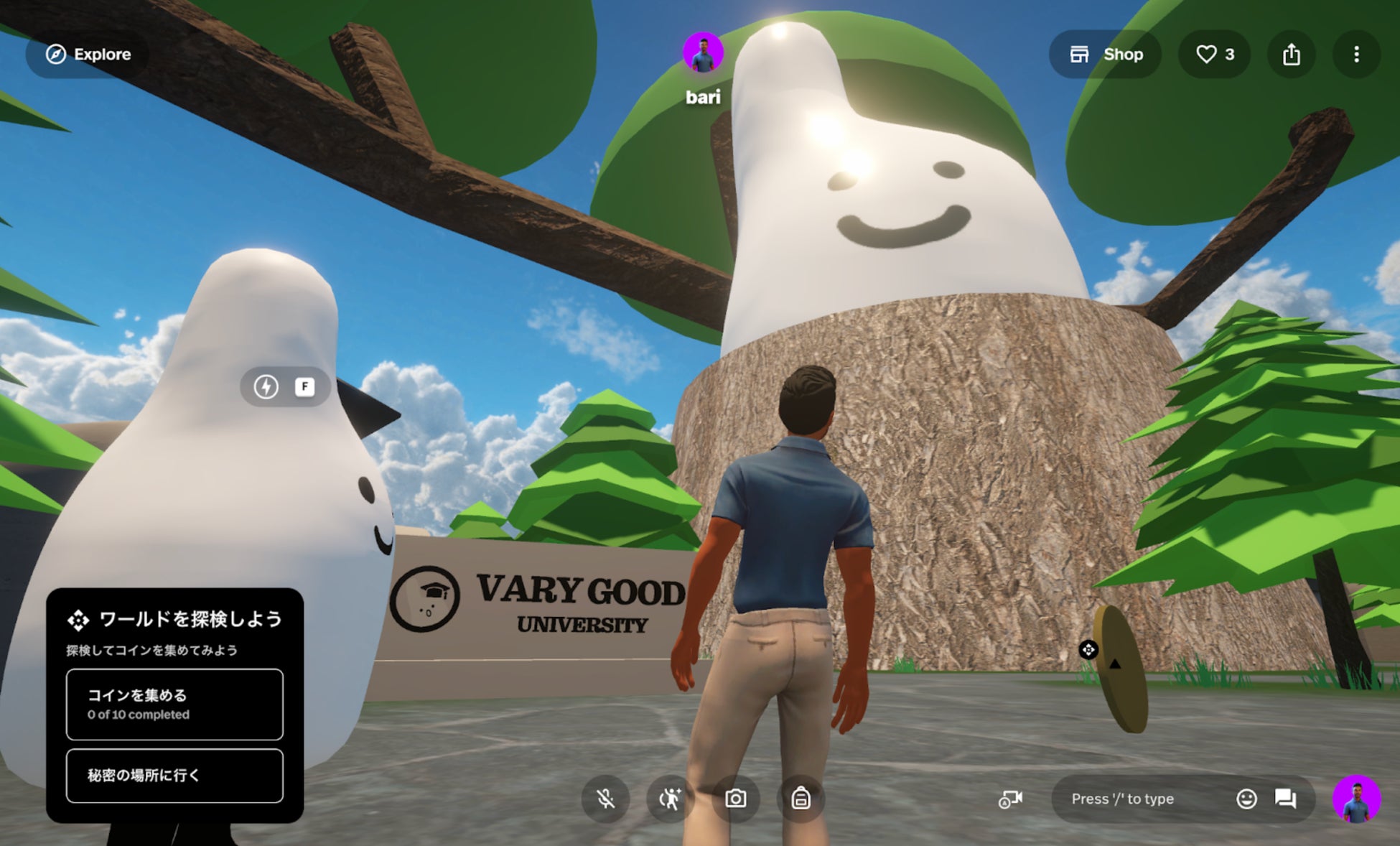Open your profile avatar at bottom right
Viewport: 1400px width, 846px height.
pos(1355,799)
